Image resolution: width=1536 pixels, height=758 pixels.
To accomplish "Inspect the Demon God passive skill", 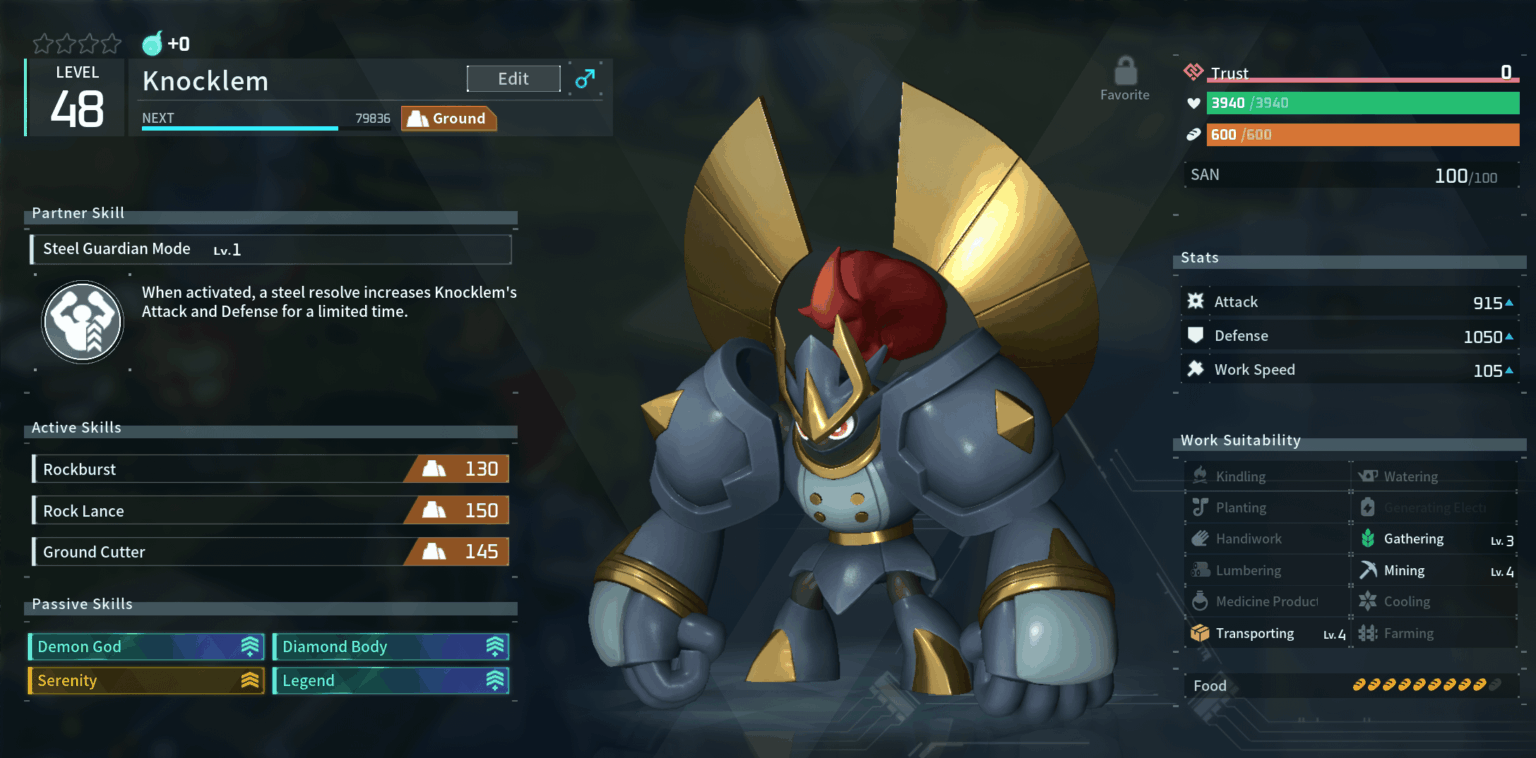I will 146,647.
